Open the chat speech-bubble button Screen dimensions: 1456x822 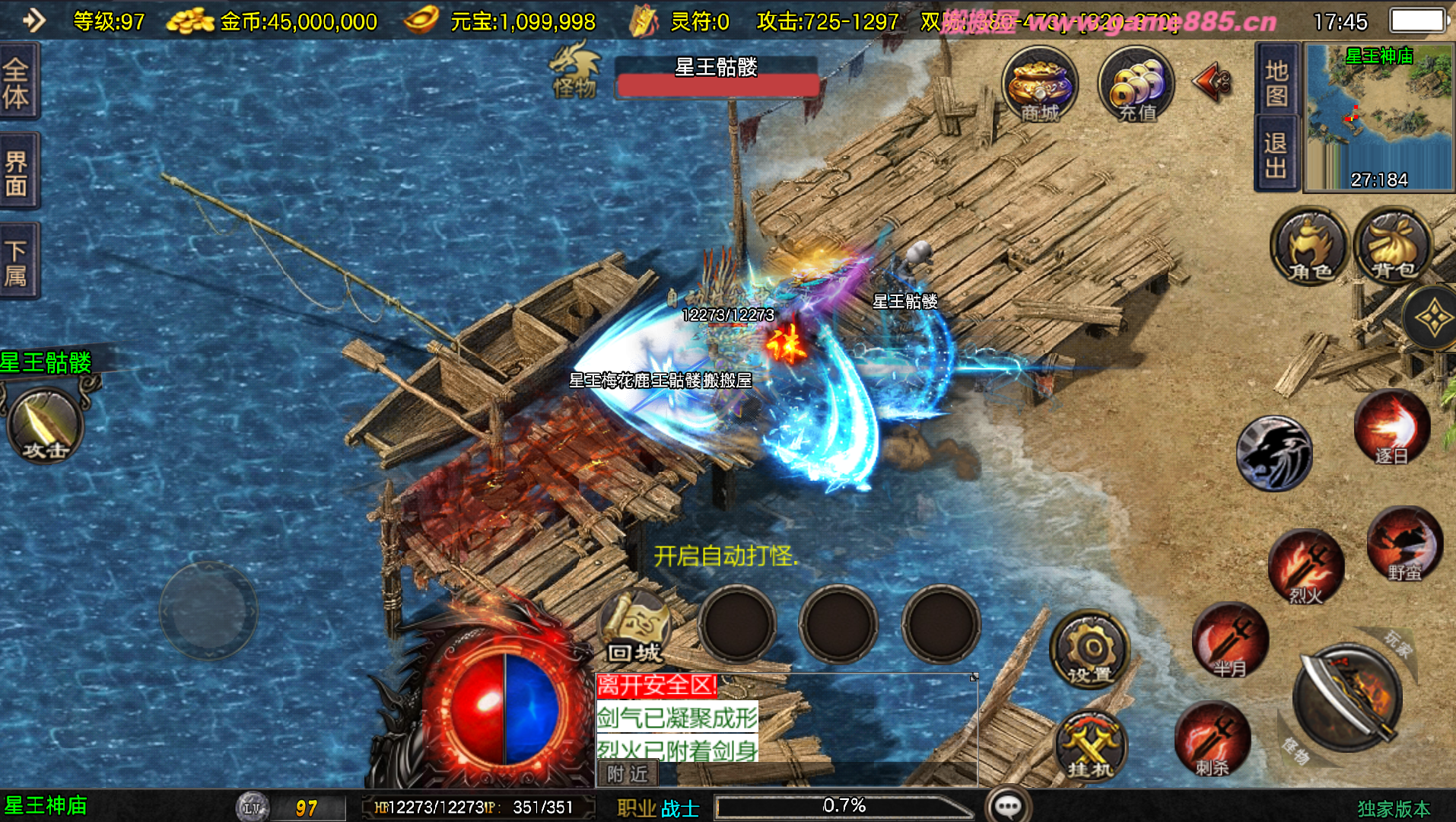1008,805
